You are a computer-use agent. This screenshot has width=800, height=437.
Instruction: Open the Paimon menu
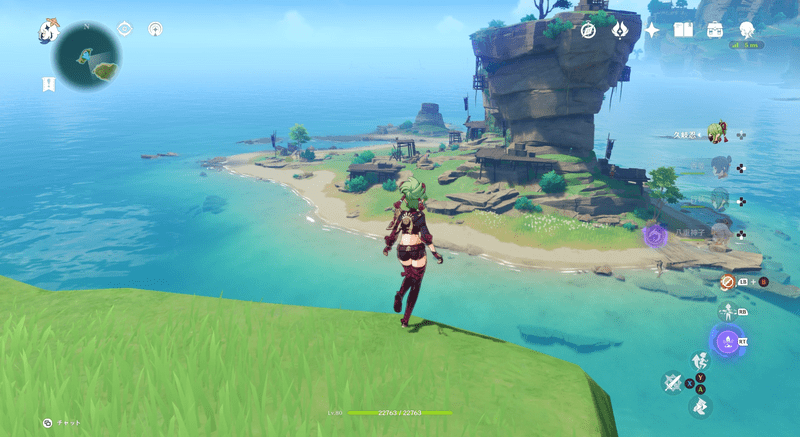click(x=49, y=30)
